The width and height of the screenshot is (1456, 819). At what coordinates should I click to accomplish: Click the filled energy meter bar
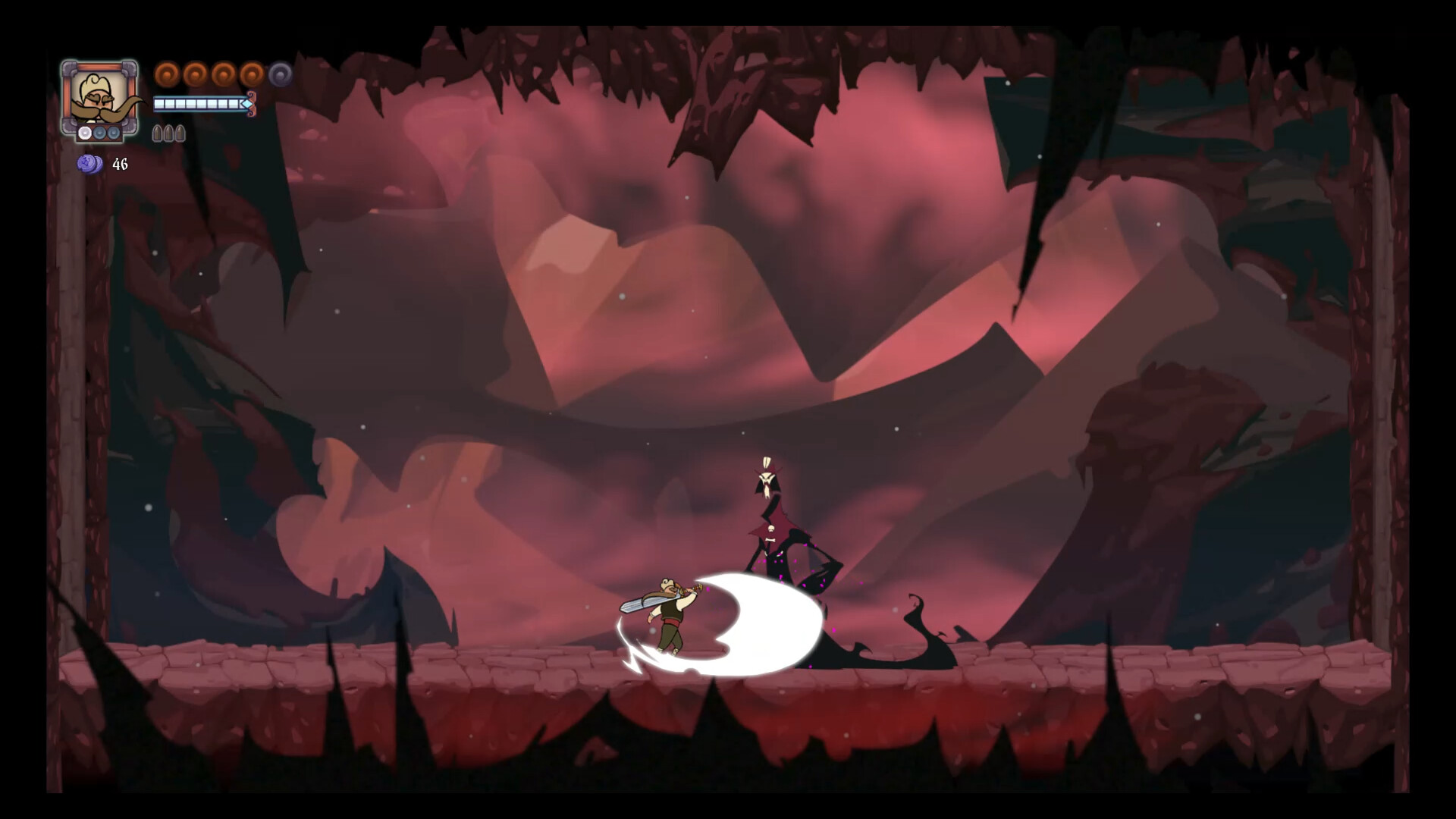[197, 103]
